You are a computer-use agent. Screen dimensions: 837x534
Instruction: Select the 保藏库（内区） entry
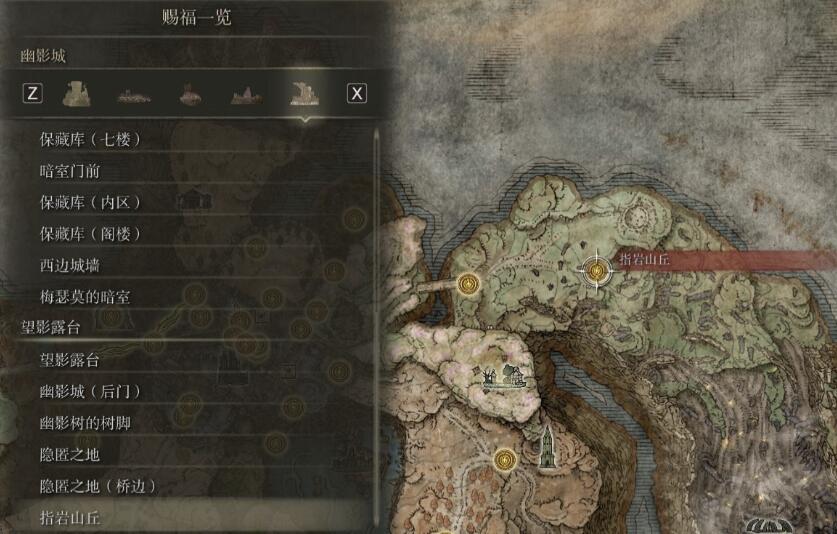90,203
